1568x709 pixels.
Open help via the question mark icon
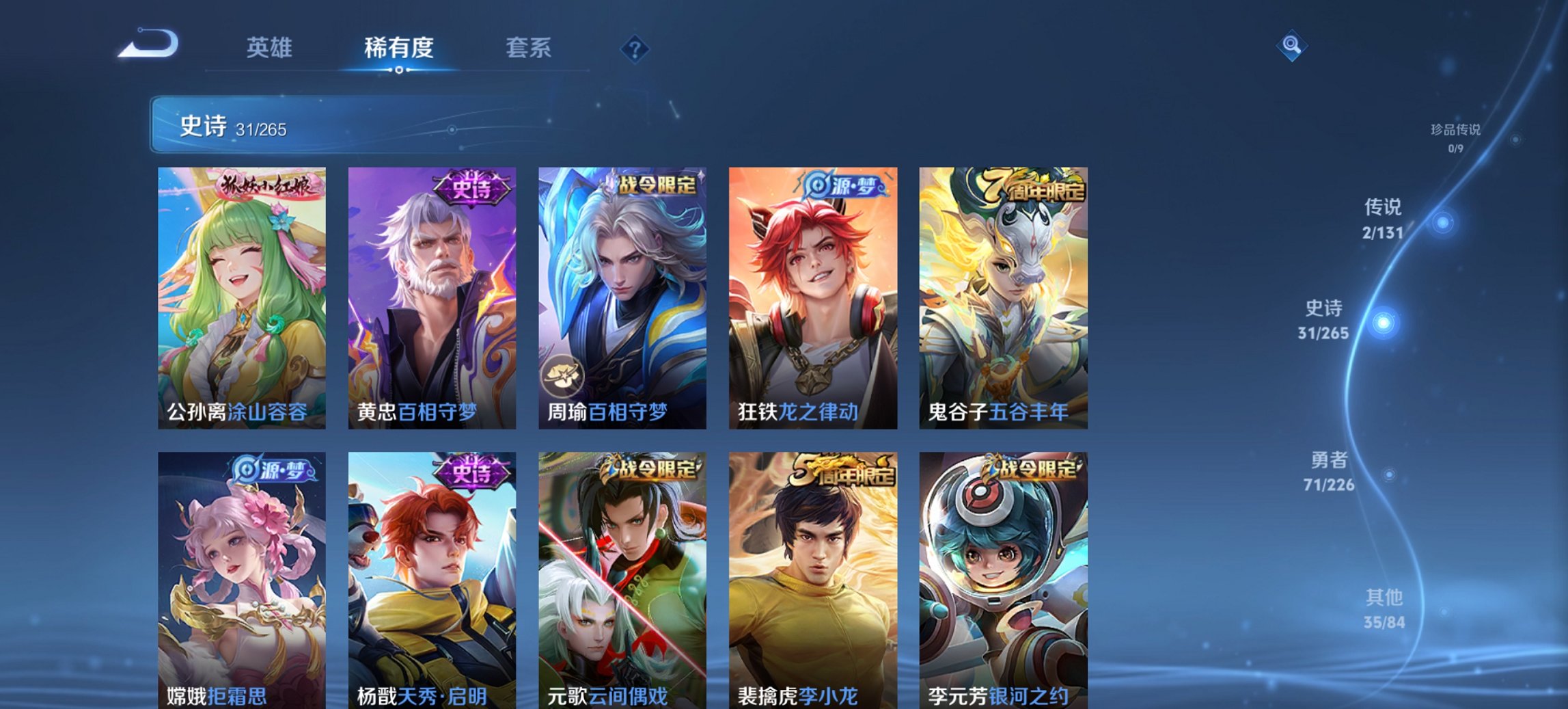pos(635,48)
